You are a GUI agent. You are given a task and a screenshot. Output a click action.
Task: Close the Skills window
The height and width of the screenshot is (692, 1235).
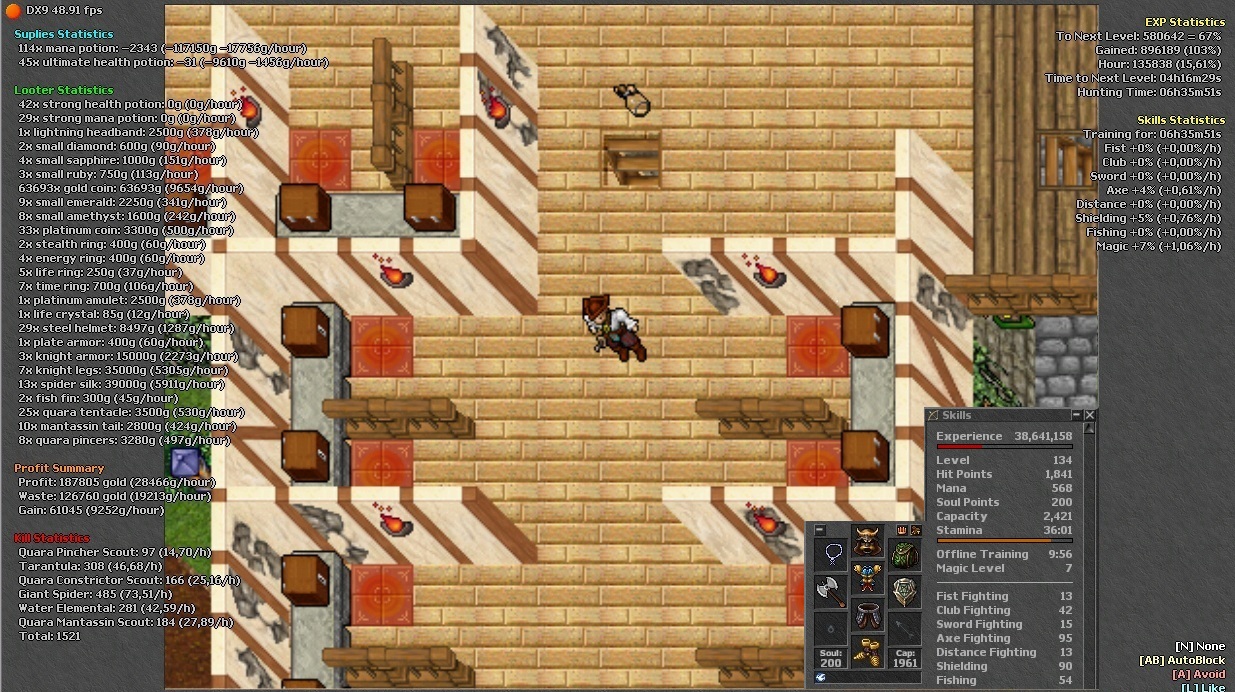1090,415
